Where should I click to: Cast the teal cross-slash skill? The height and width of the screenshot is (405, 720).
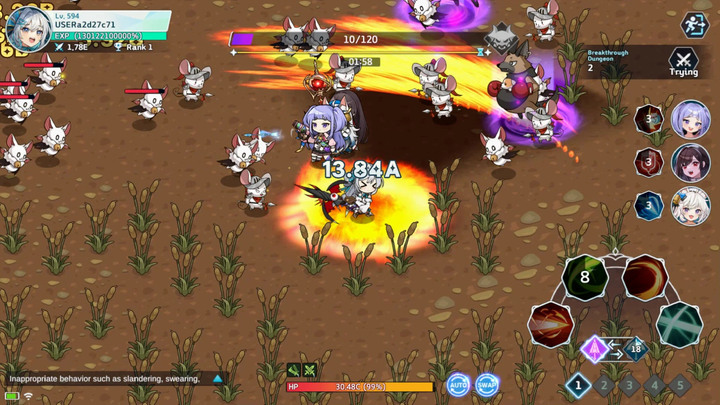coord(679,324)
